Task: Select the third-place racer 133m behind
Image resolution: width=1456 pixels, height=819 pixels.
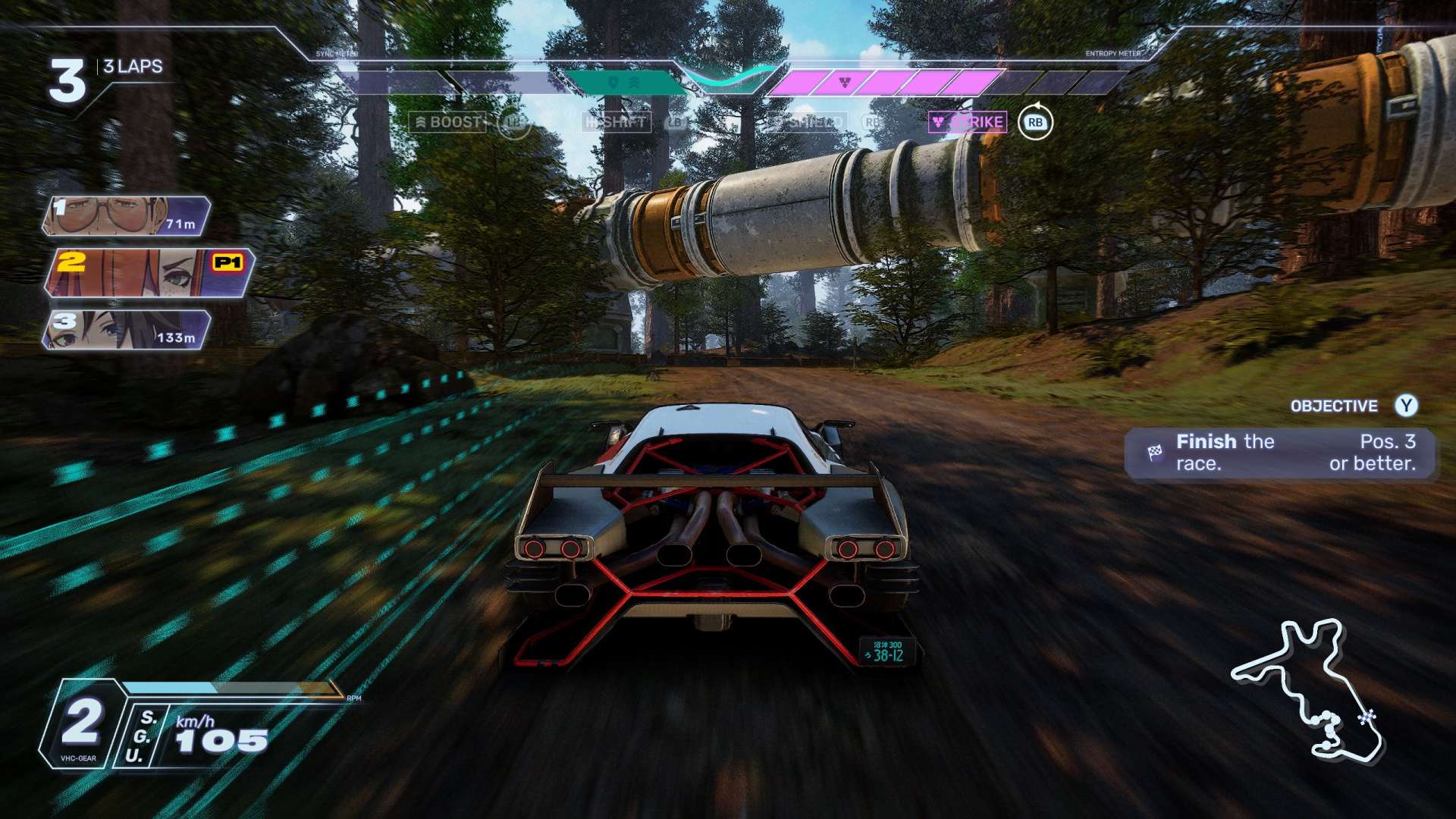Action: tap(127, 330)
